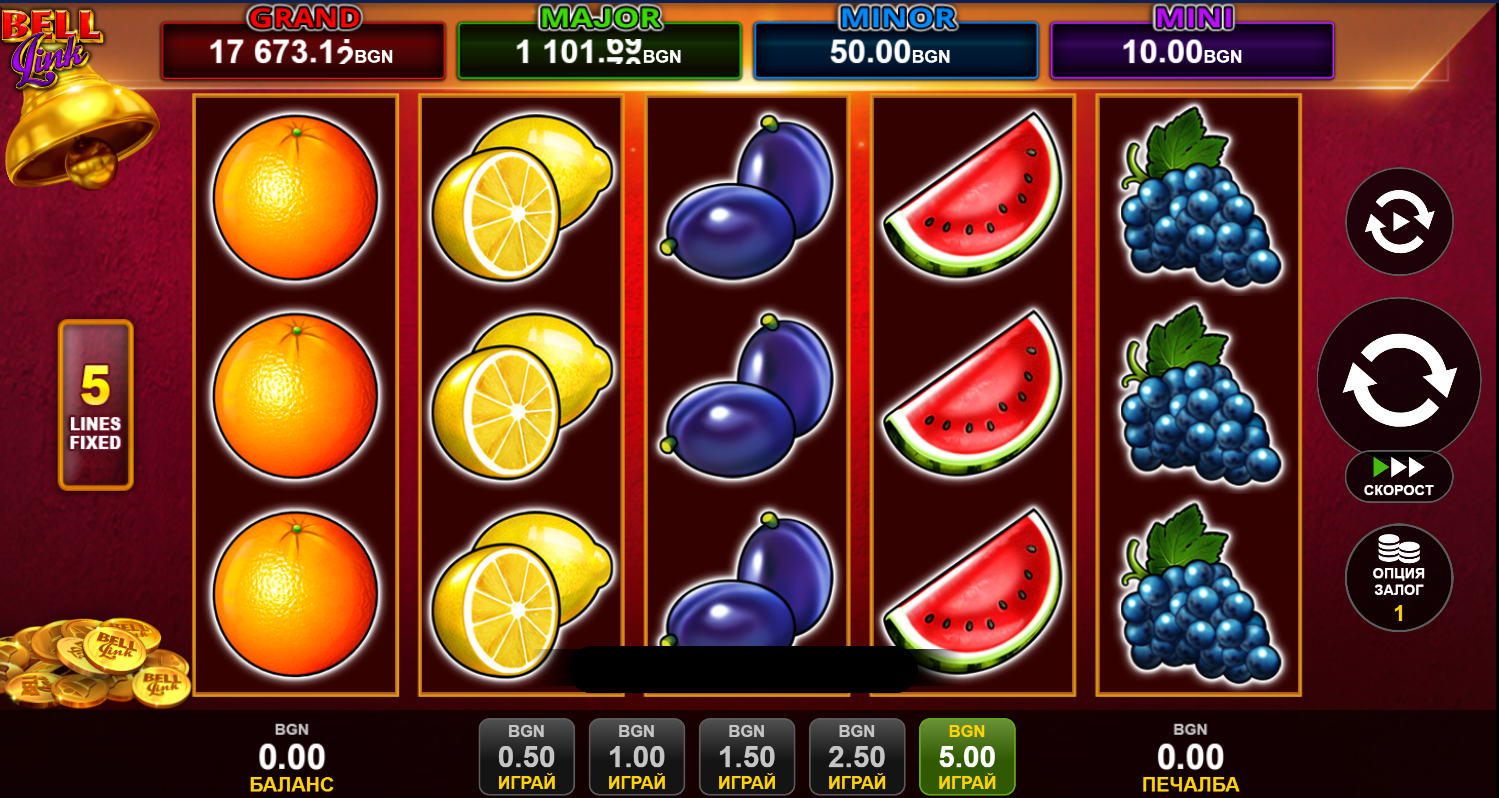
Task: Start autoplay with the small circular button
Action: [1399, 221]
